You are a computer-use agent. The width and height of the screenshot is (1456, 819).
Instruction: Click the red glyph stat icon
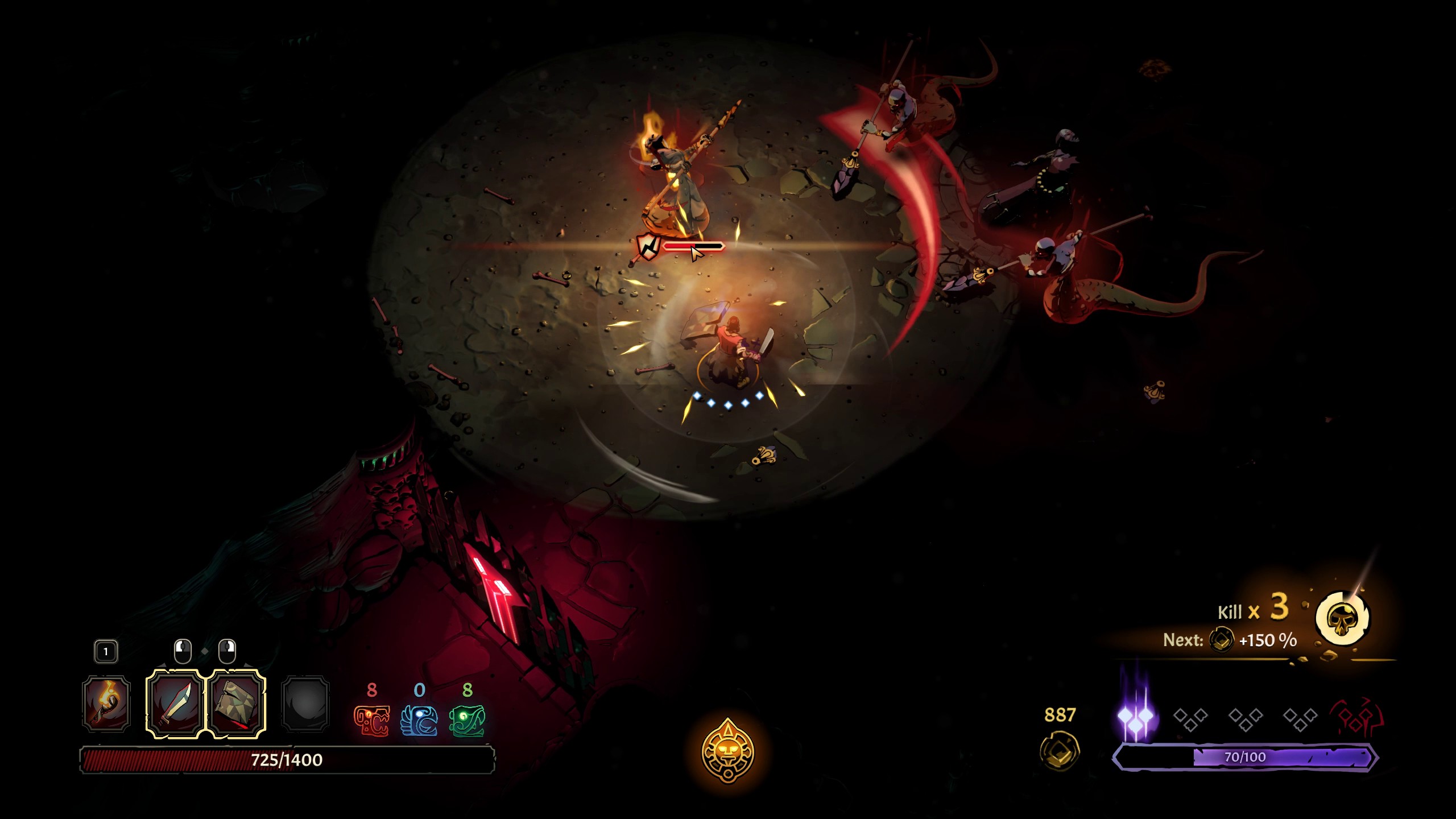pyautogui.click(x=371, y=721)
